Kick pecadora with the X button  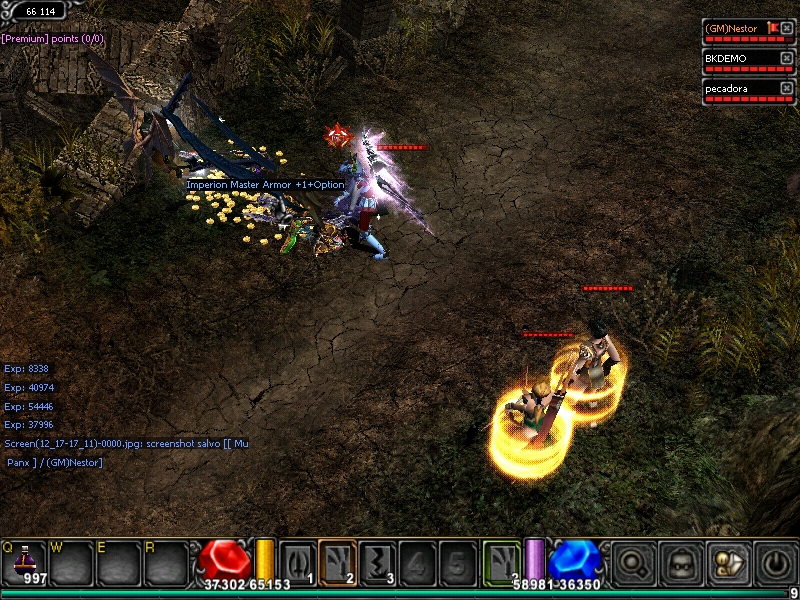tap(787, 89)
